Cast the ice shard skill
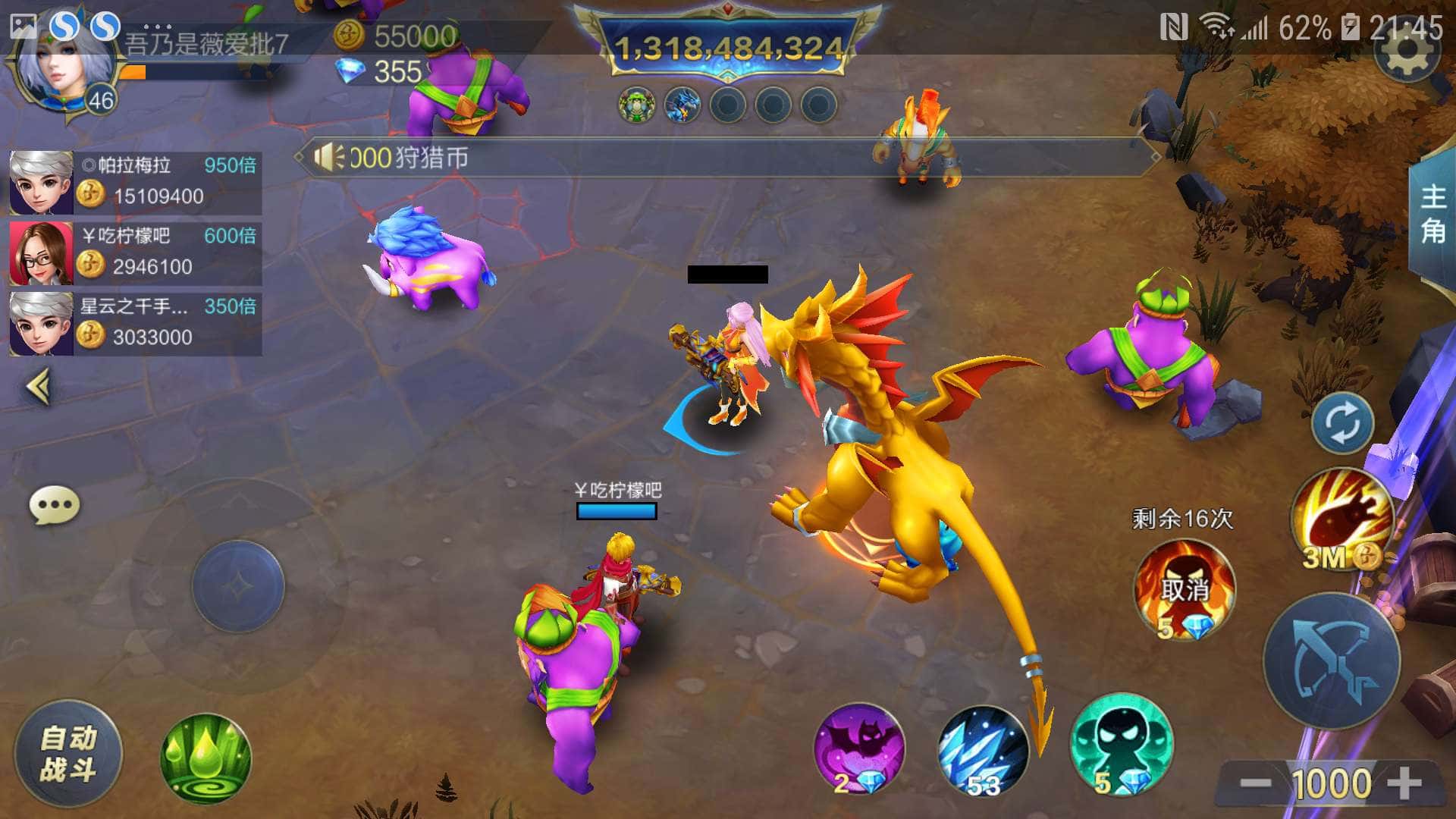 (983, 751)
